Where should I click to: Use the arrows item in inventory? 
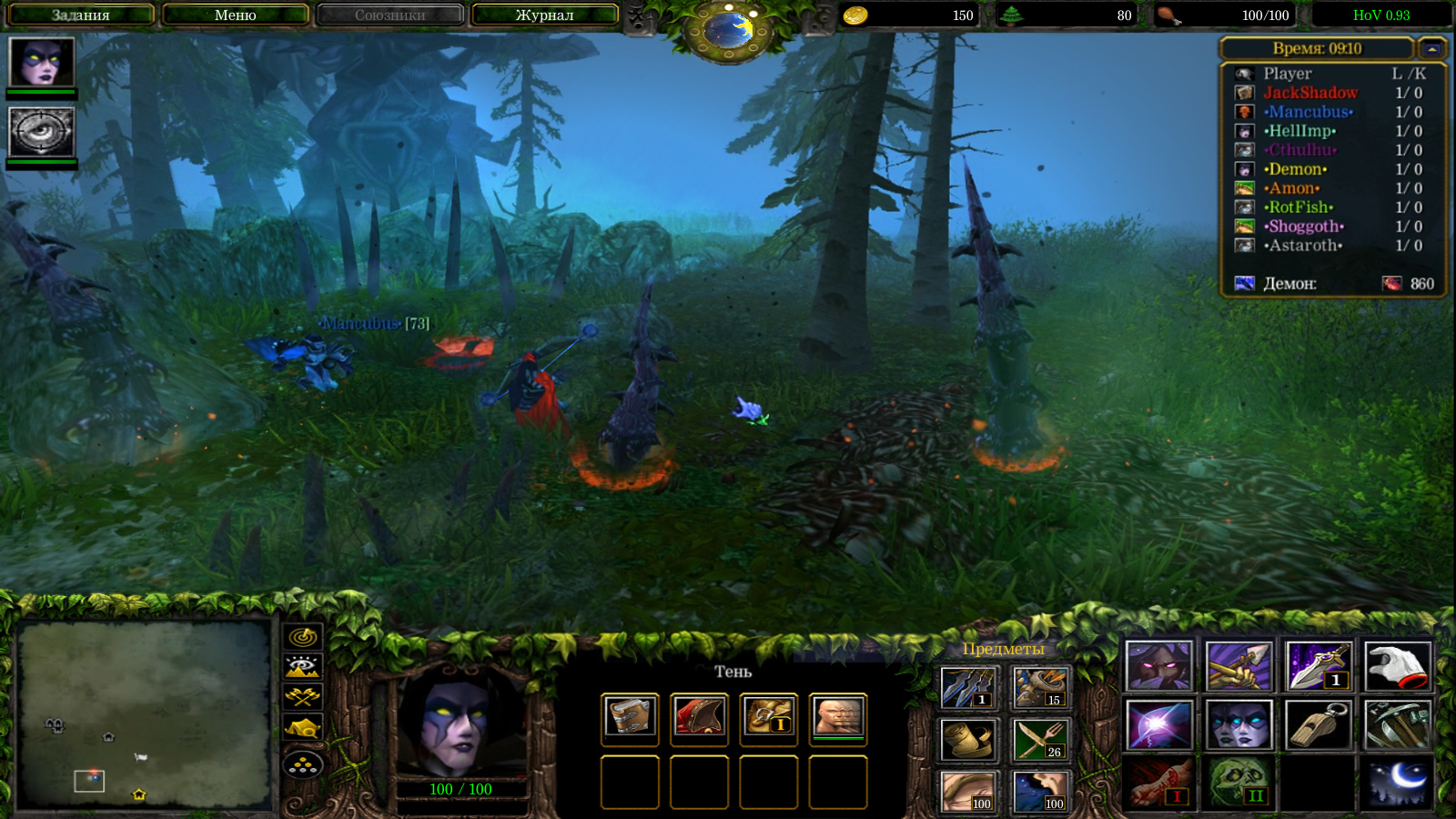968,687
